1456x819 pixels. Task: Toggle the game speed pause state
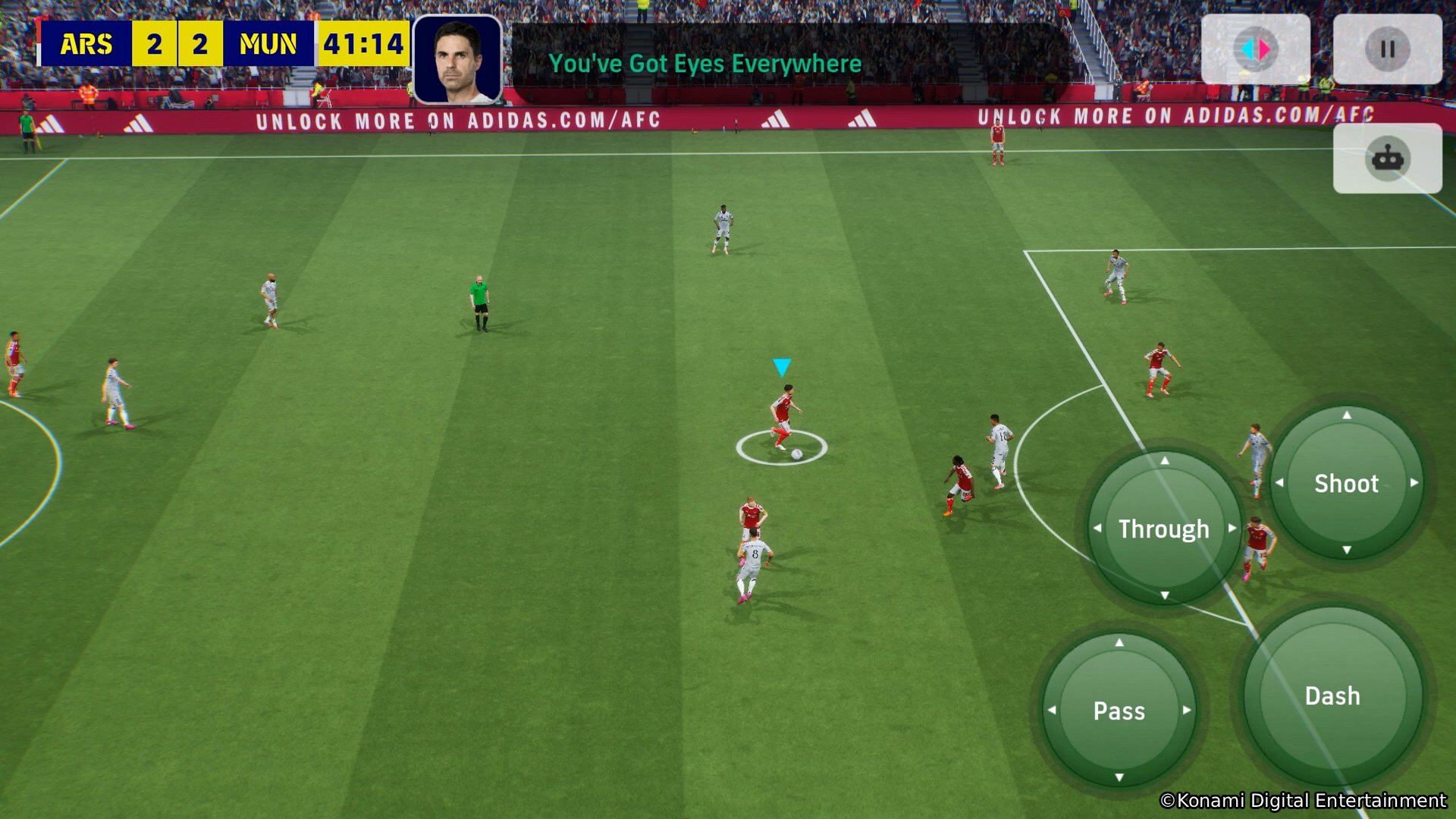(1388, 48)
